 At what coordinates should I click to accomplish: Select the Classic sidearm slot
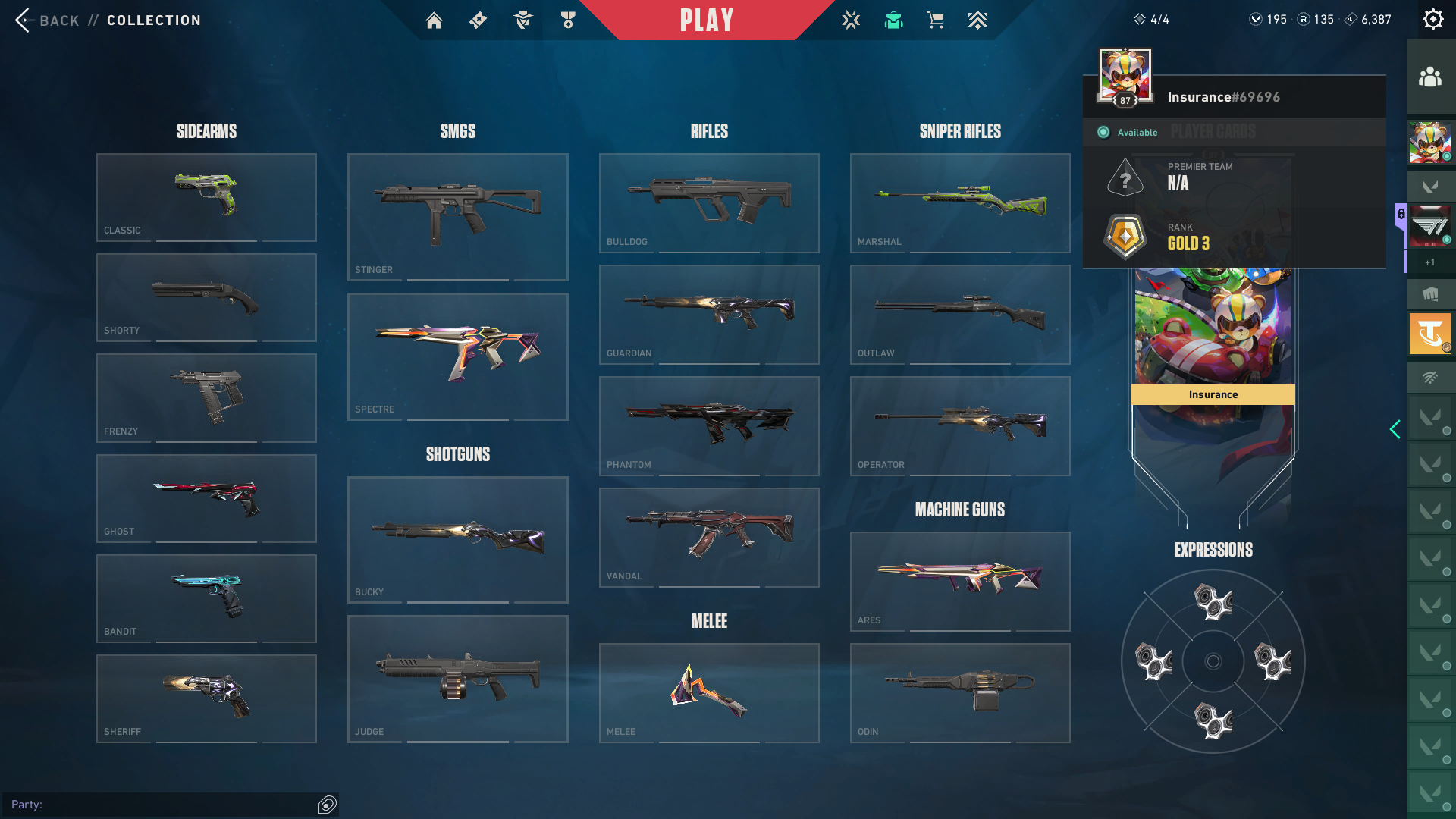click(x=206, y=197)
